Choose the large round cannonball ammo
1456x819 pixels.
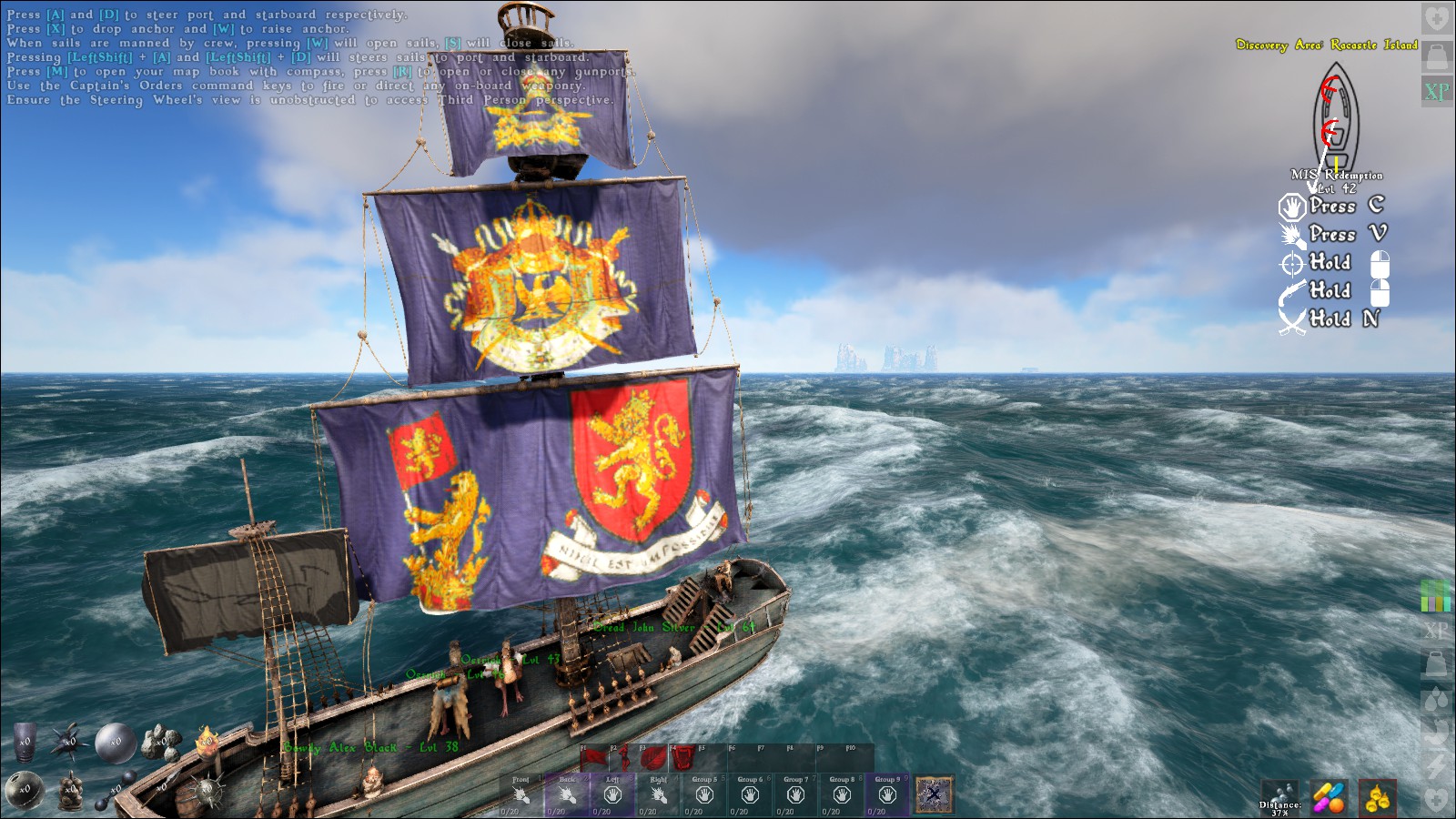pos(116,743)
